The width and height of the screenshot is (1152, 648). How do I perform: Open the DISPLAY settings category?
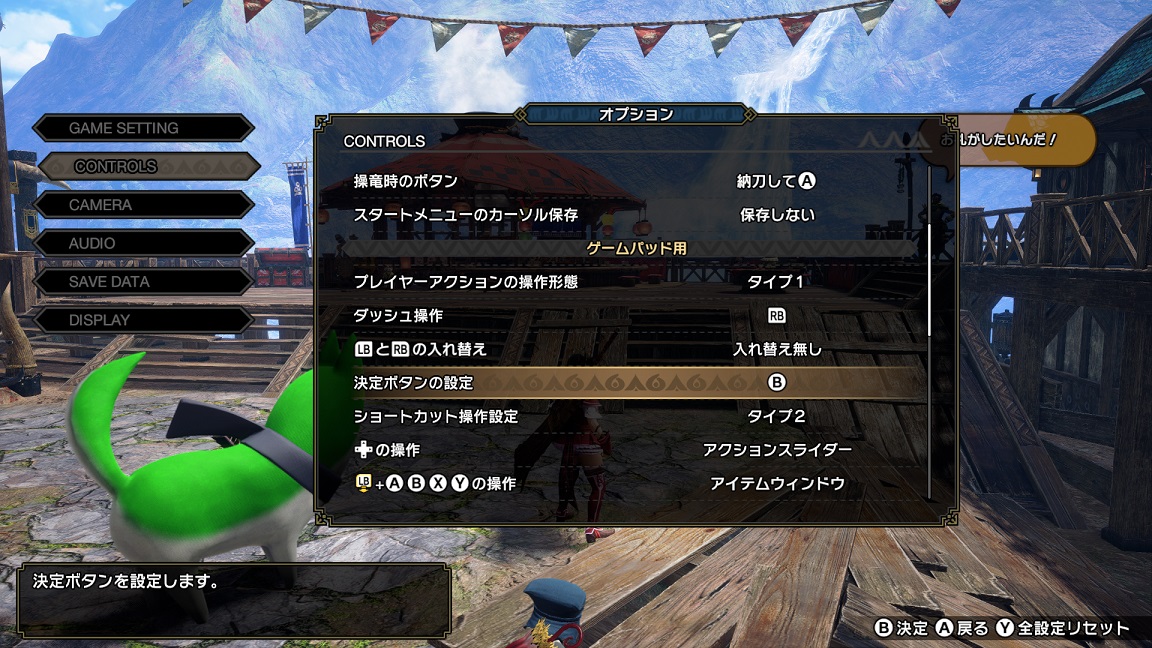143,320
